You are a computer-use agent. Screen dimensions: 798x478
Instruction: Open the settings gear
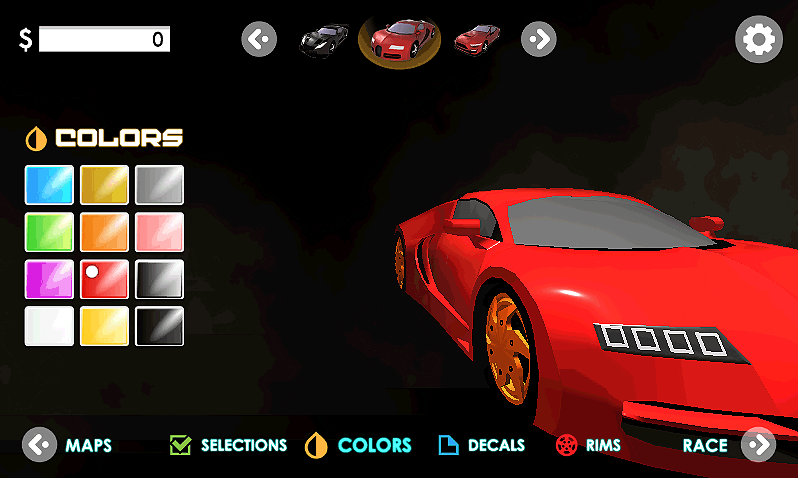click(758, 40)
